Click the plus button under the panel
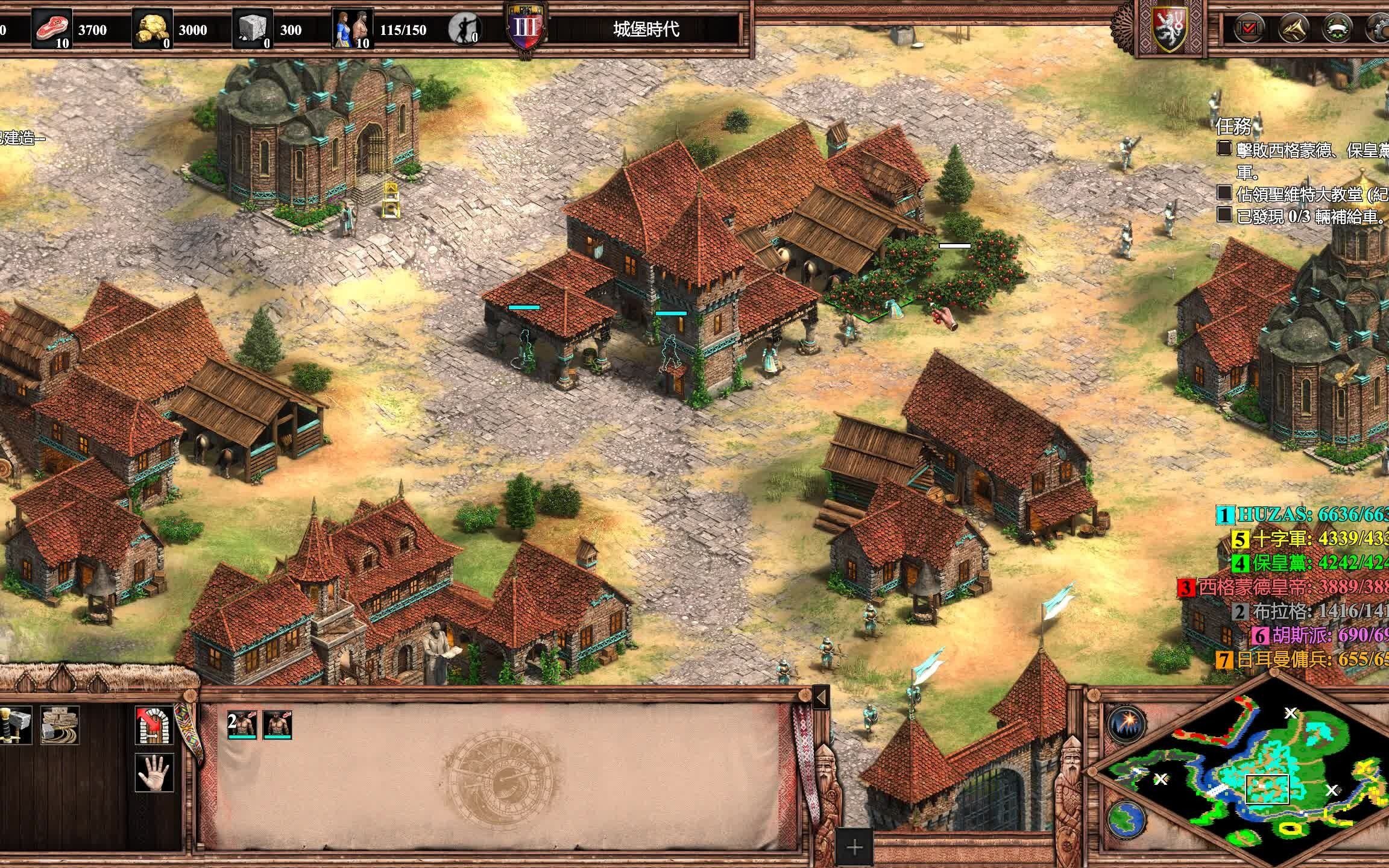This screenshot has height=868, width=1389. [854, 848]
